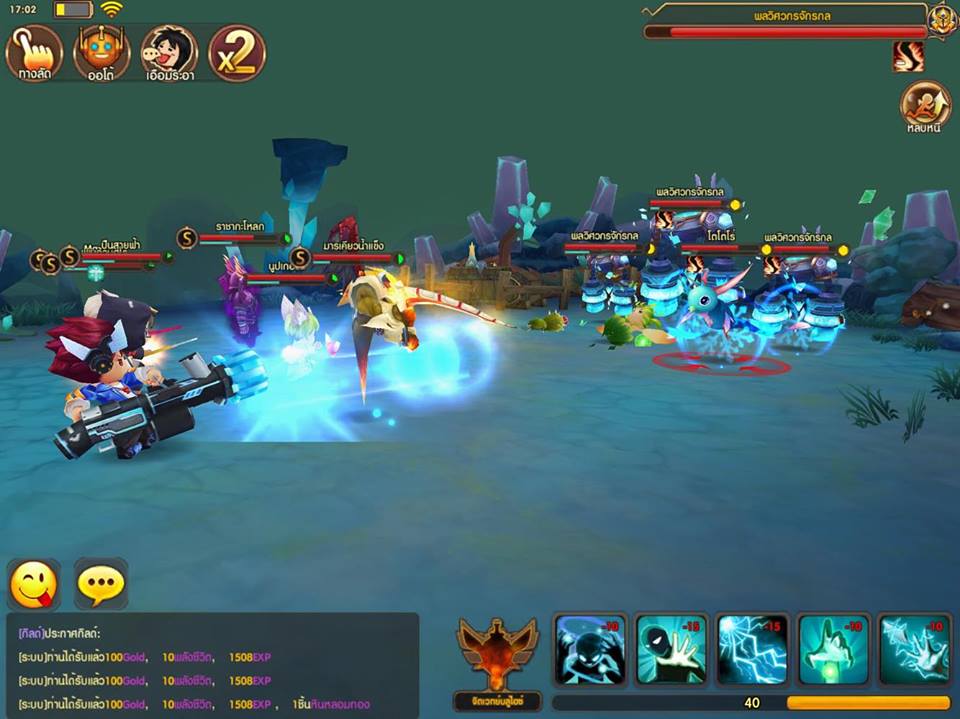This screenshot has width=960, height=719.
Task: Cast the ice shard burst skill
Action: pyautogui.click(x=914, y=650)
